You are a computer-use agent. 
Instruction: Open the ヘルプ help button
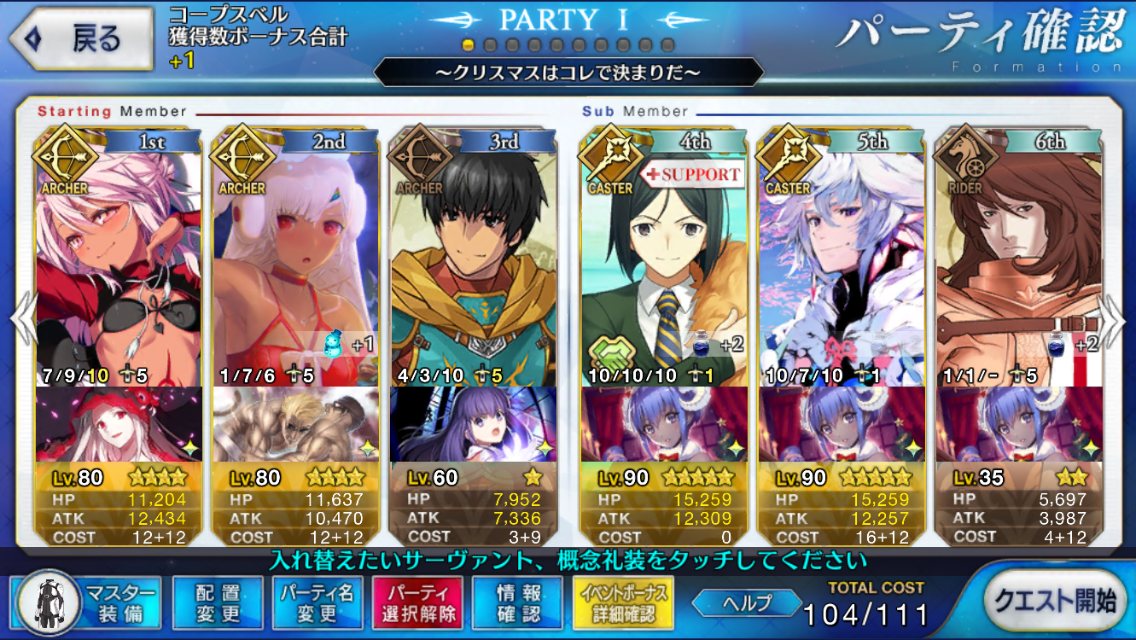[x=746, y=603]
